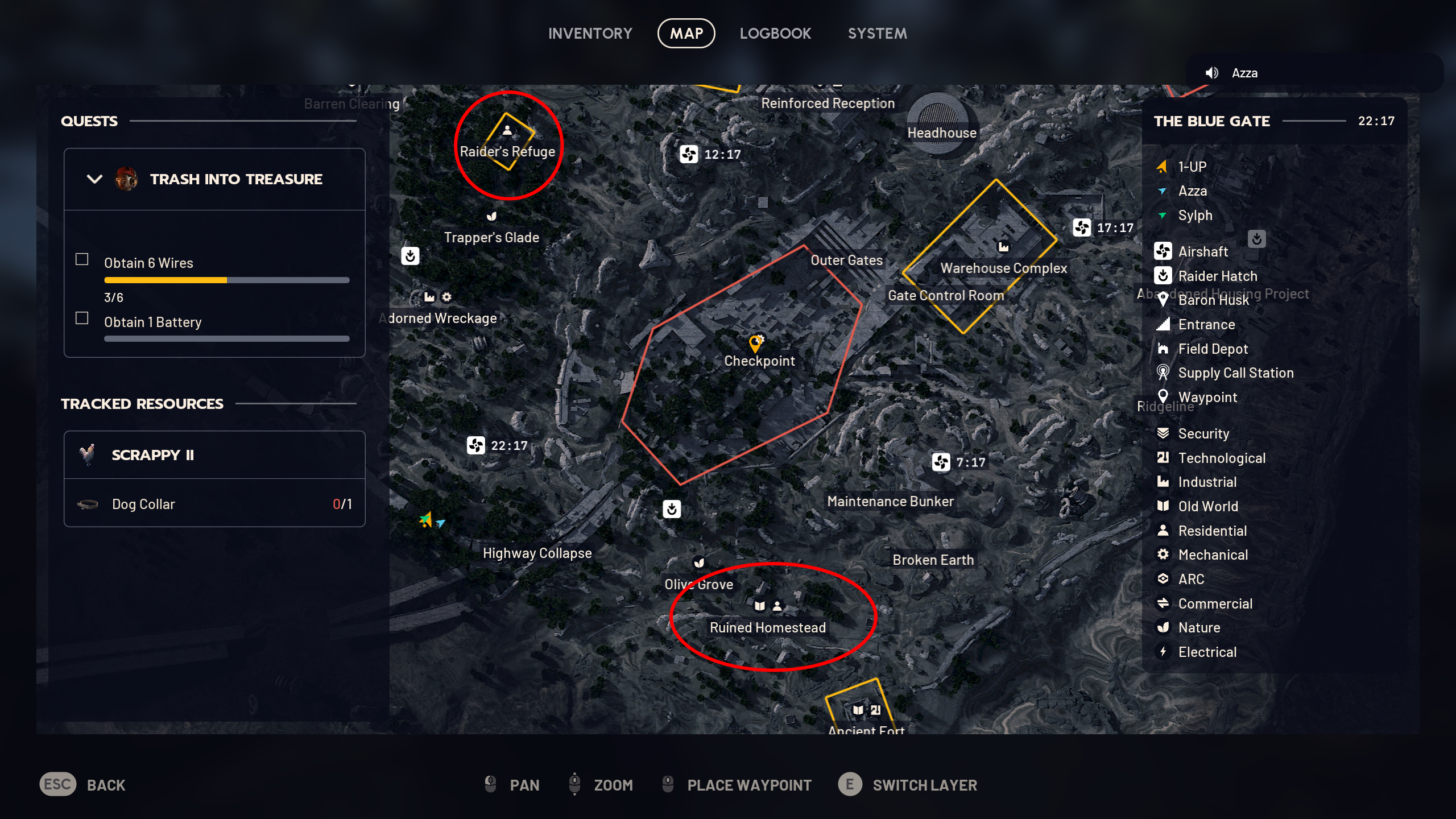Open the Logbook tab
The height and width of the screenshot is (819, 1456).
[776, 33]
